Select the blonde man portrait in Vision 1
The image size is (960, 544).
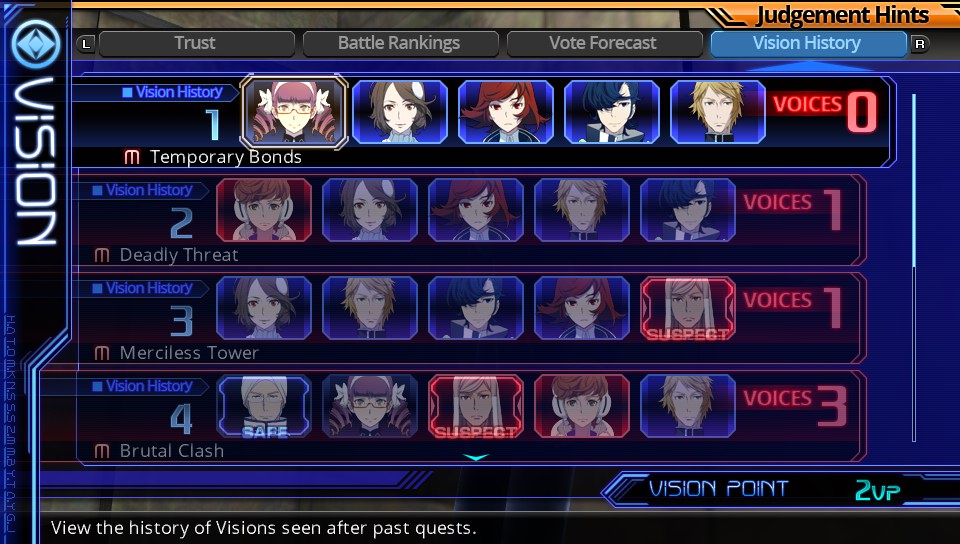718,111
